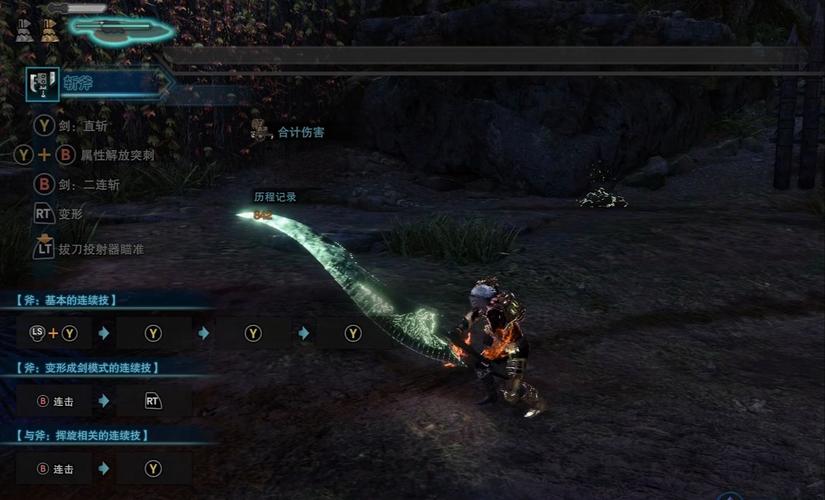Click the glowing switch axe gauge icon
Image resolution: width=825 pixels, height=500 pixels.
pyautogui.click(x=118, y=30)
